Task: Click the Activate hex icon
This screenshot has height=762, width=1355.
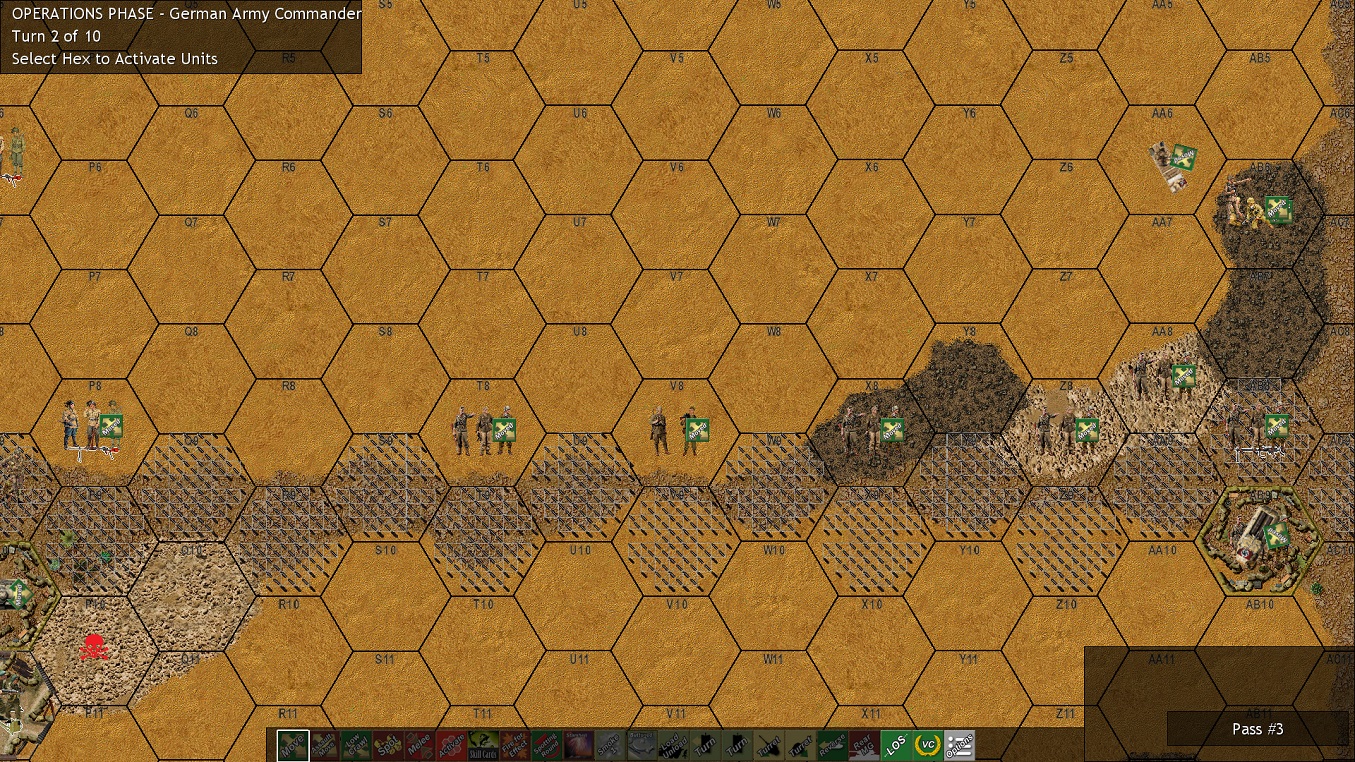Action: tap(453, 745)
